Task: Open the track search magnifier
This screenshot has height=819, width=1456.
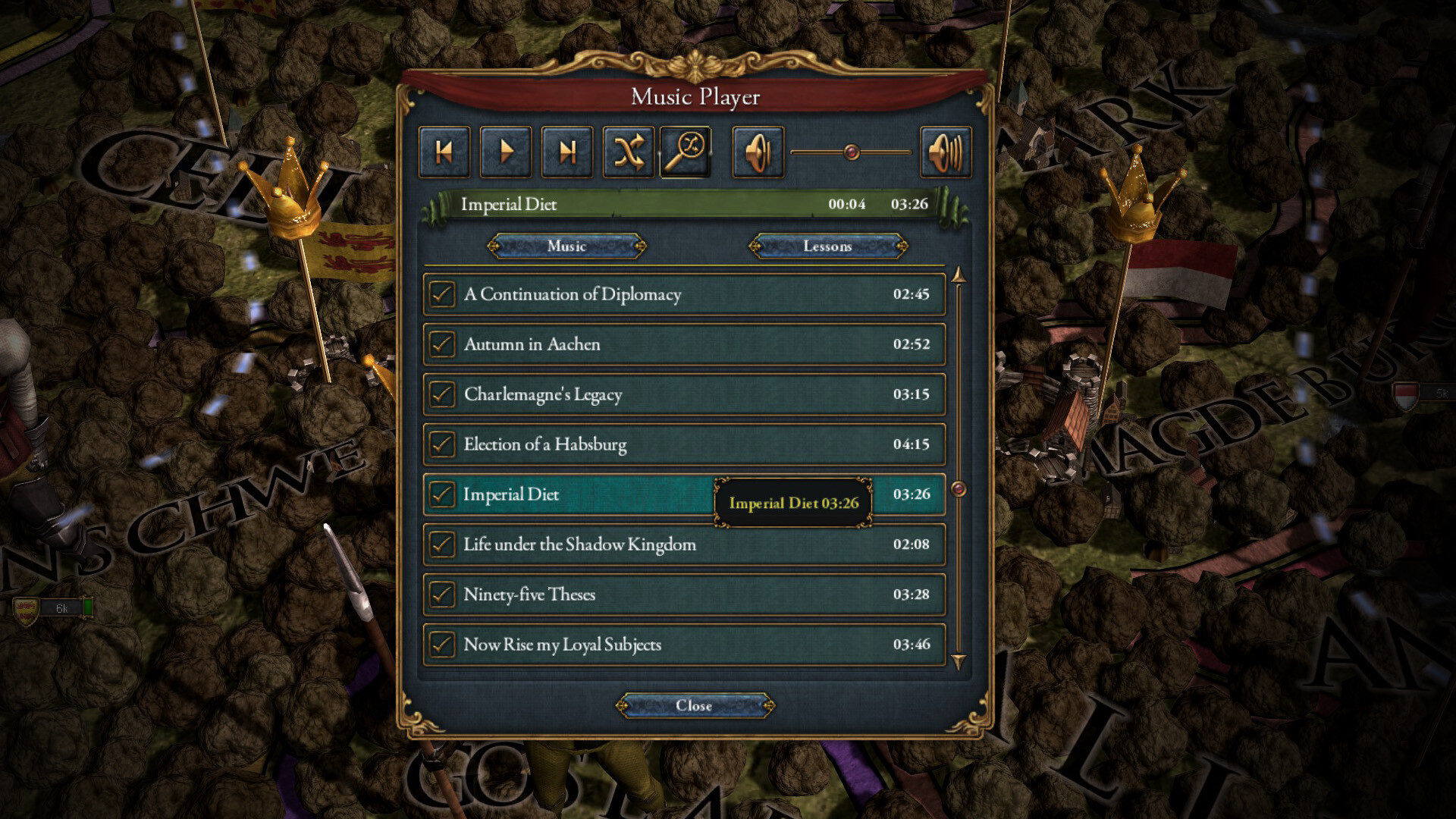Action: click(x=687, y=151)
